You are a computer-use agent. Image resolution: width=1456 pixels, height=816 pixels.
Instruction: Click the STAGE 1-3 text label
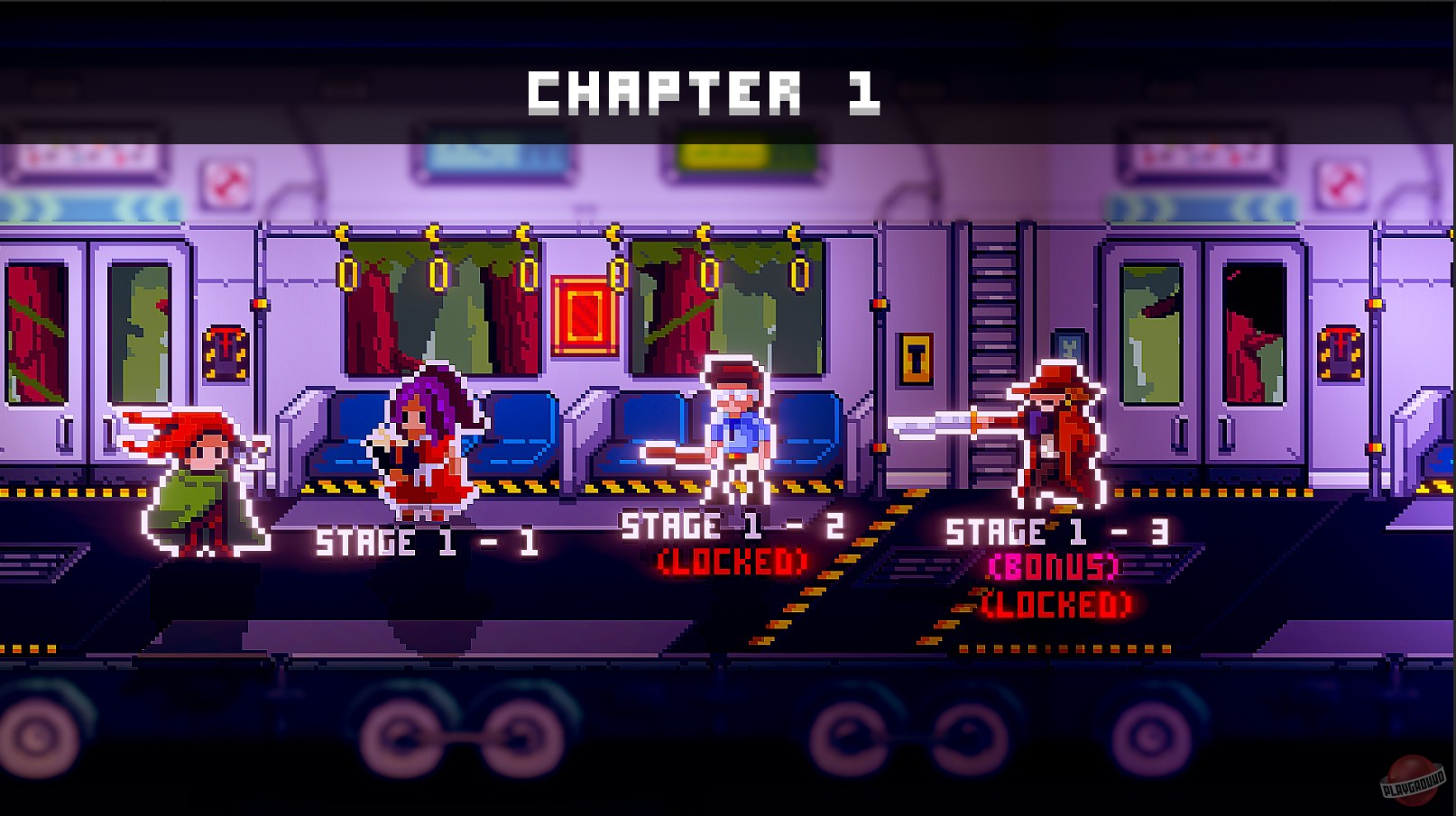pos(1058,531)
